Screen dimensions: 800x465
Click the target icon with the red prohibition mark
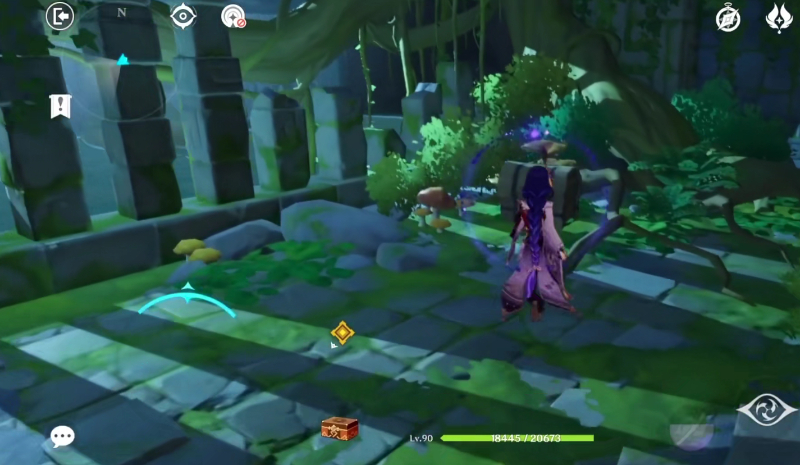233,16
